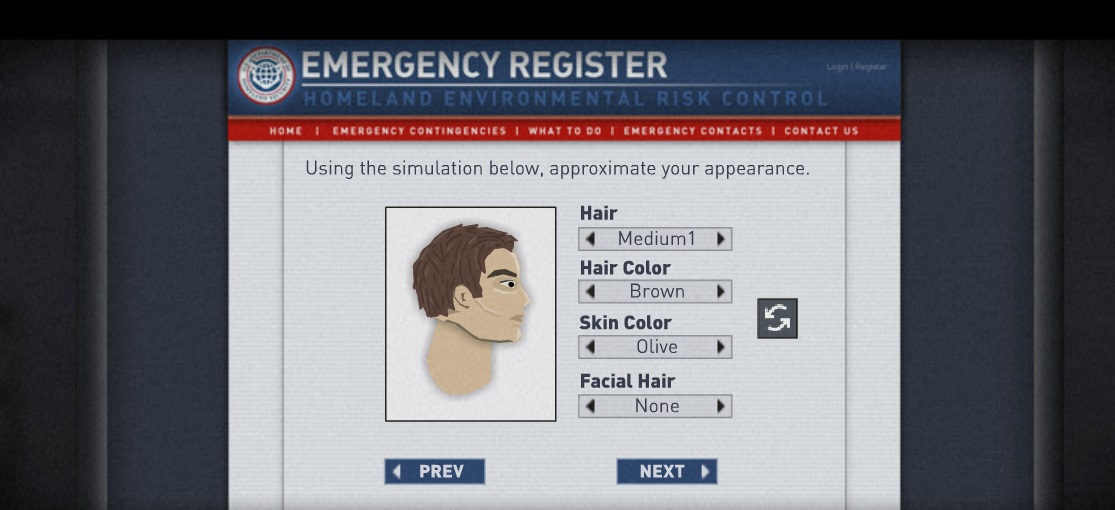Click the Login link in the header
The height and width of the screenshot is (510, 1115).
(x=837, y=67)
